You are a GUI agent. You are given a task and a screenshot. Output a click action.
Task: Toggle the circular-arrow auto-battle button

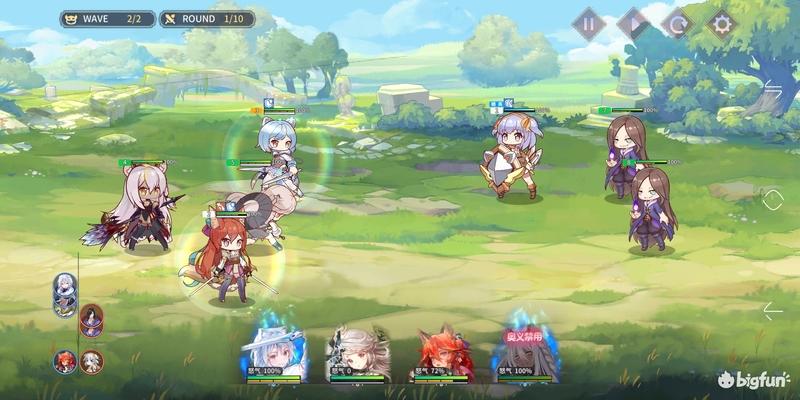tap(677, 23)
